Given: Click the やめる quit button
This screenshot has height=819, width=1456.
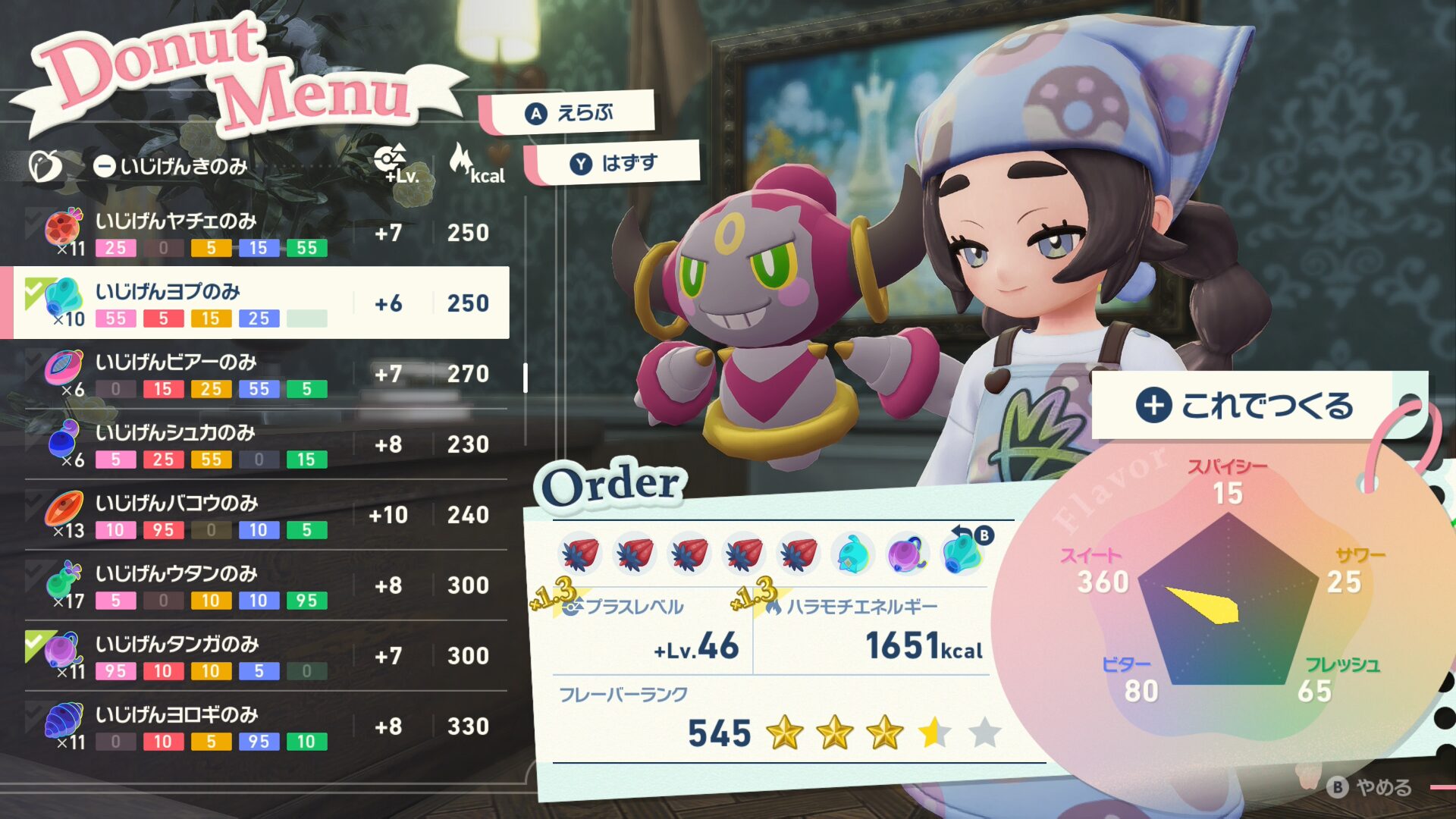Looking at the screenshot, I should coord(1370,787).
